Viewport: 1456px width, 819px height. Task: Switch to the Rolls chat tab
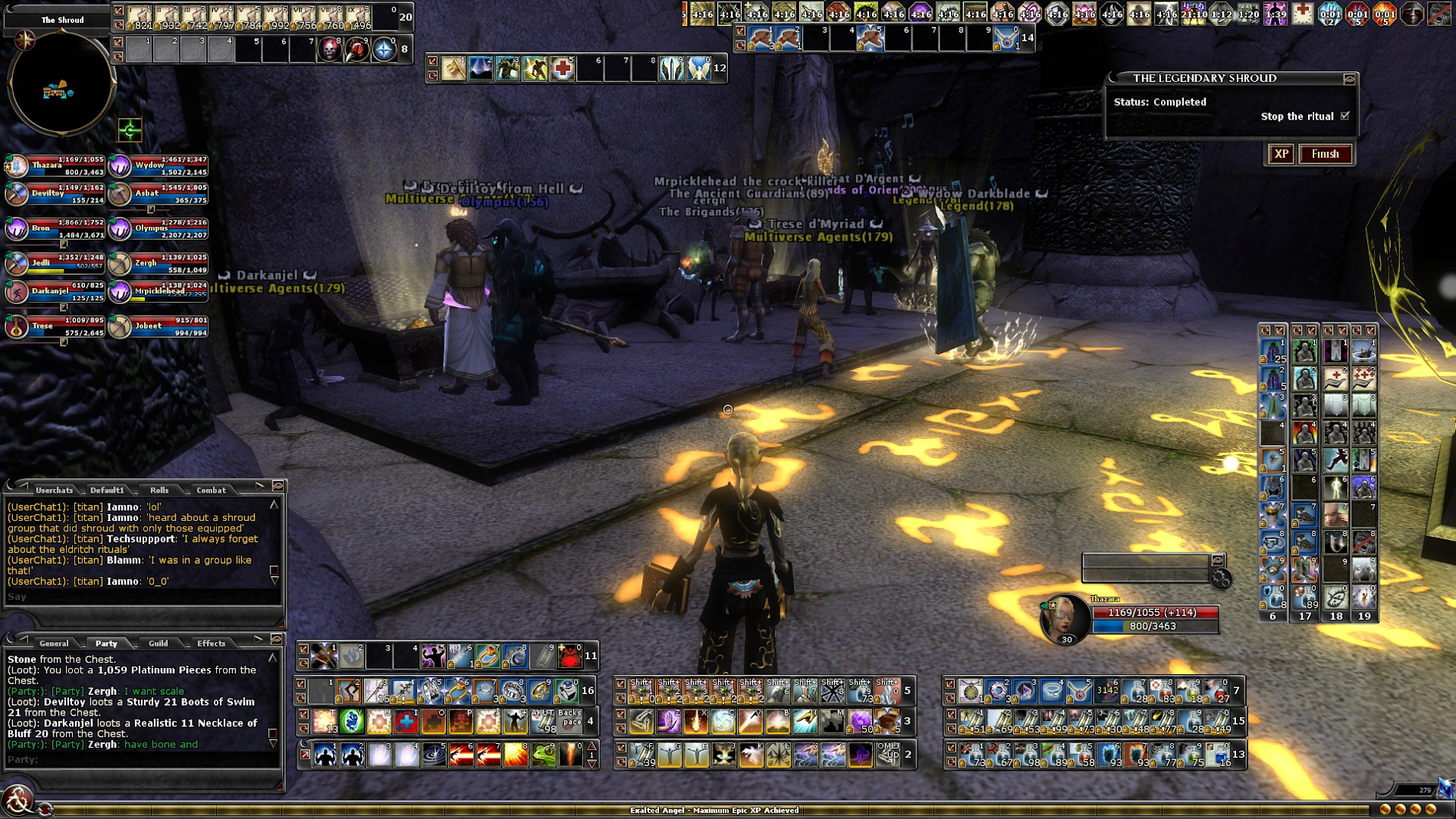pos(159,490)
